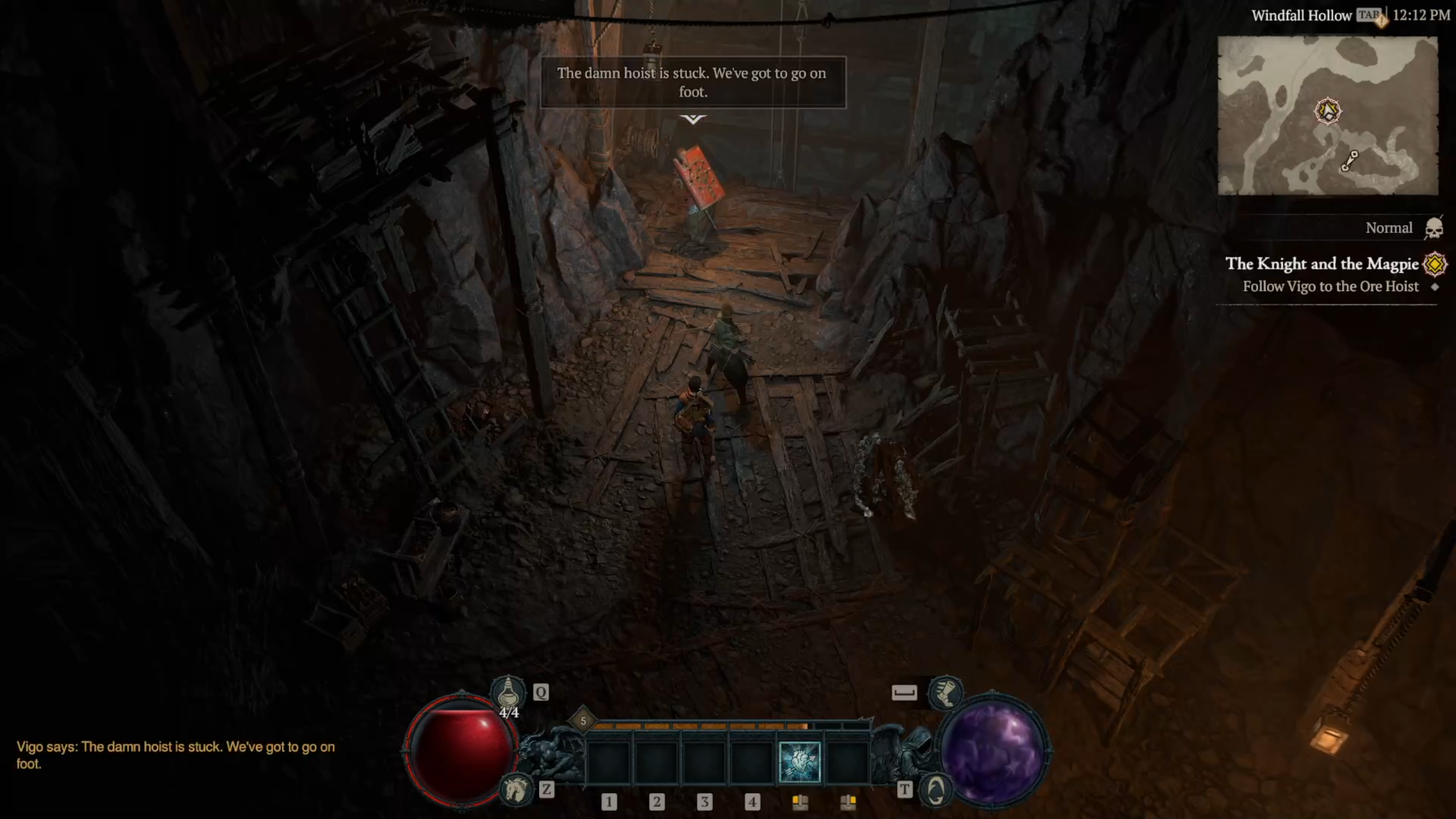Use the health potion flask

(x=508, y=692)
